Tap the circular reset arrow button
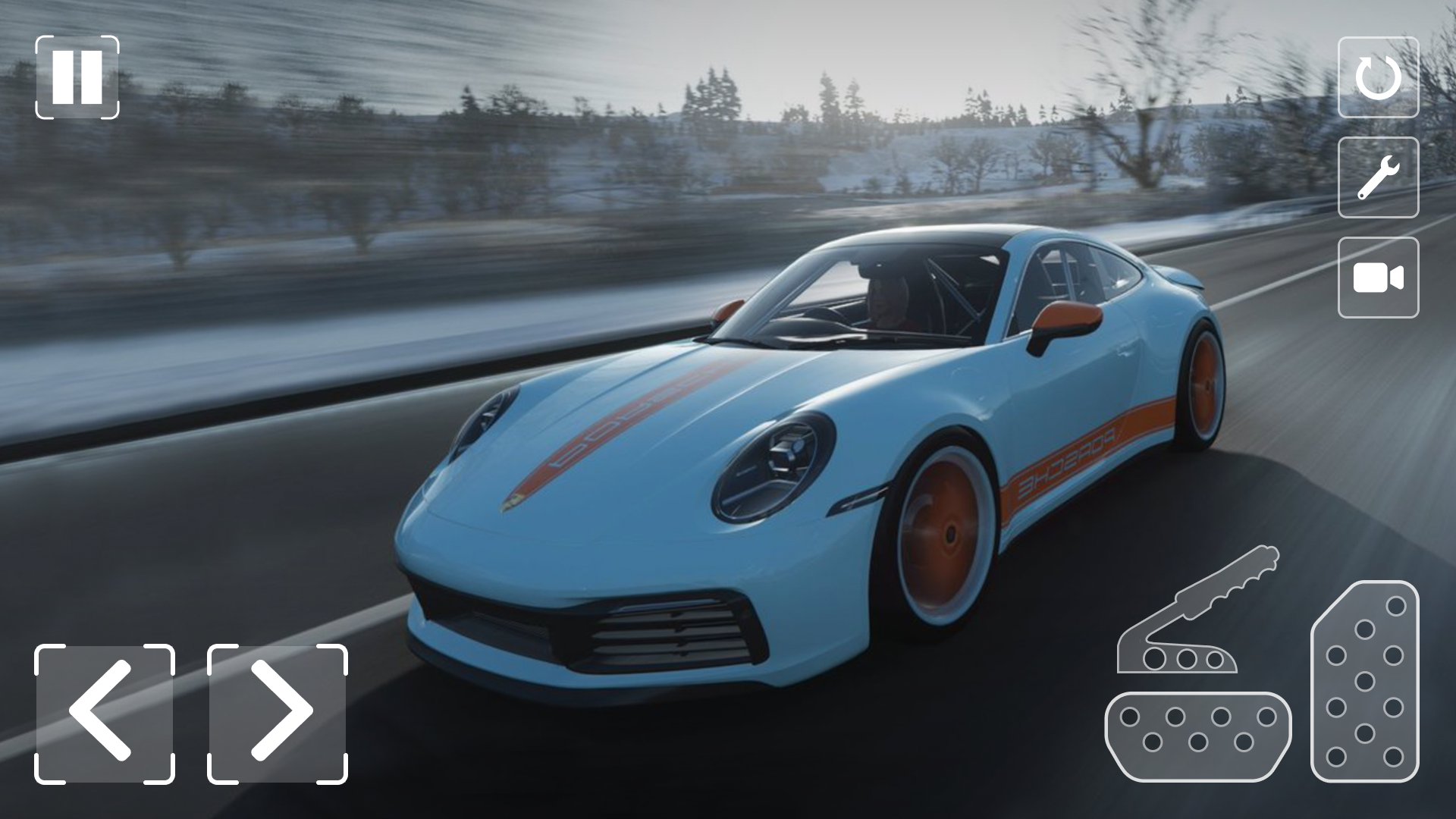Screen dimensions: 1456x819 click(1378, 77)
